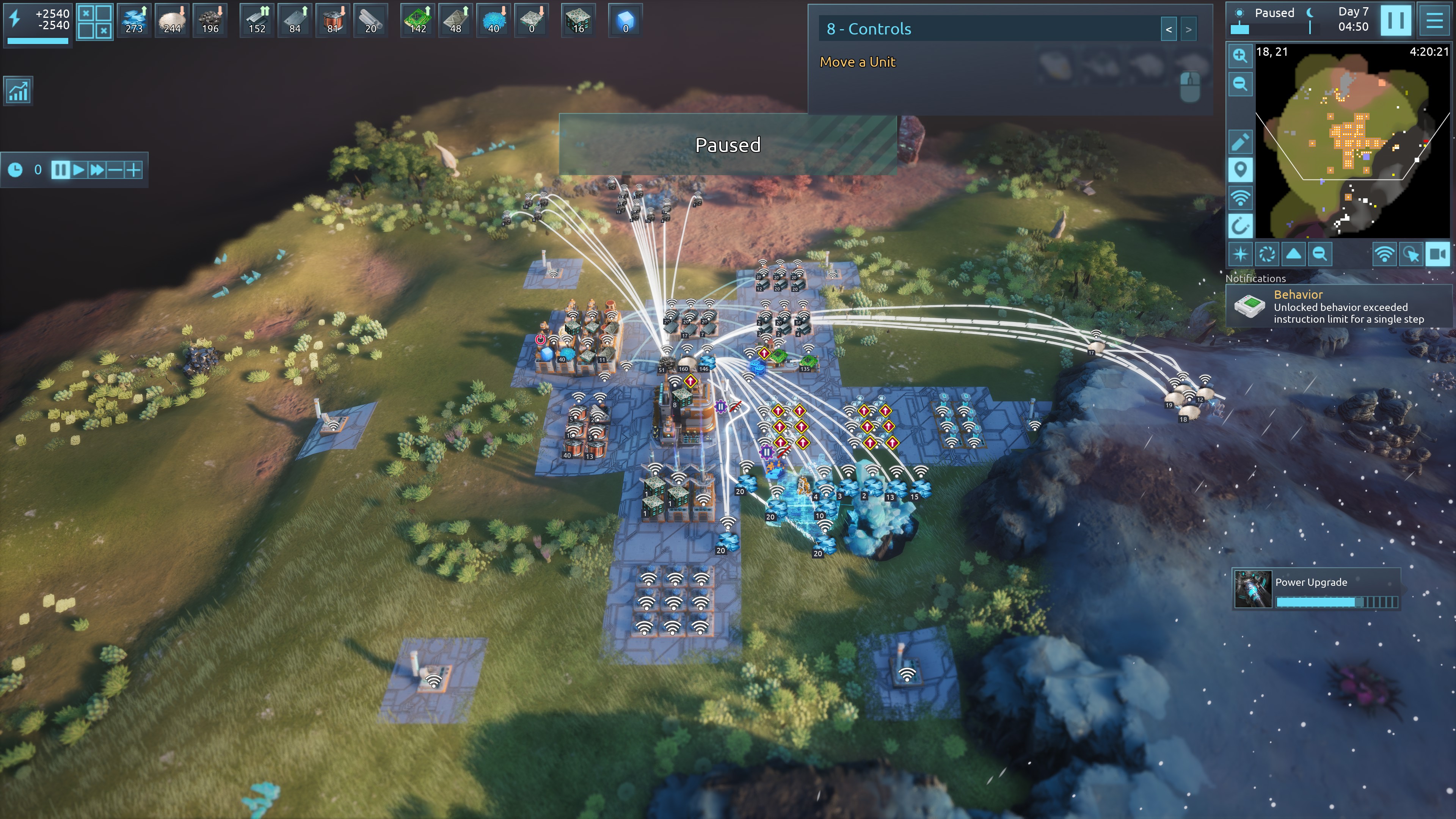The image size is (1456, 819).
Task: Click the upward triangle button under the minimap
Action: coord(1293,254)
